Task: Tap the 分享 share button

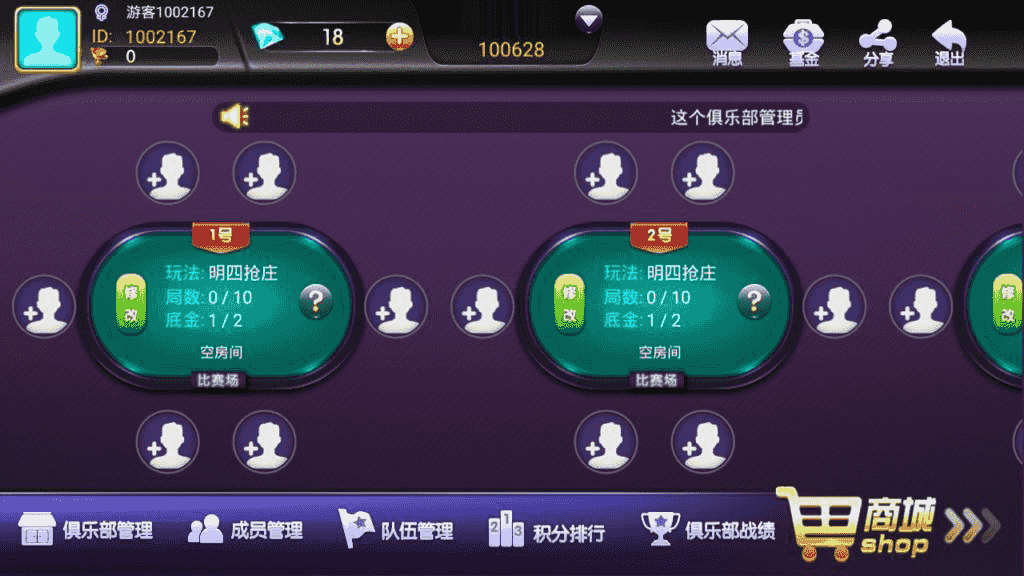Action: click(878, 42)
